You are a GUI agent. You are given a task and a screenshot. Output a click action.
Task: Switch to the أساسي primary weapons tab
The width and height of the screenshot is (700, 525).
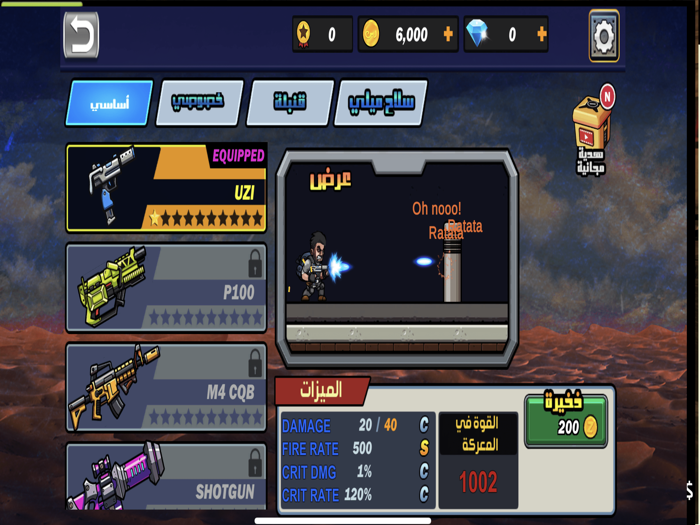coord(109,103)
